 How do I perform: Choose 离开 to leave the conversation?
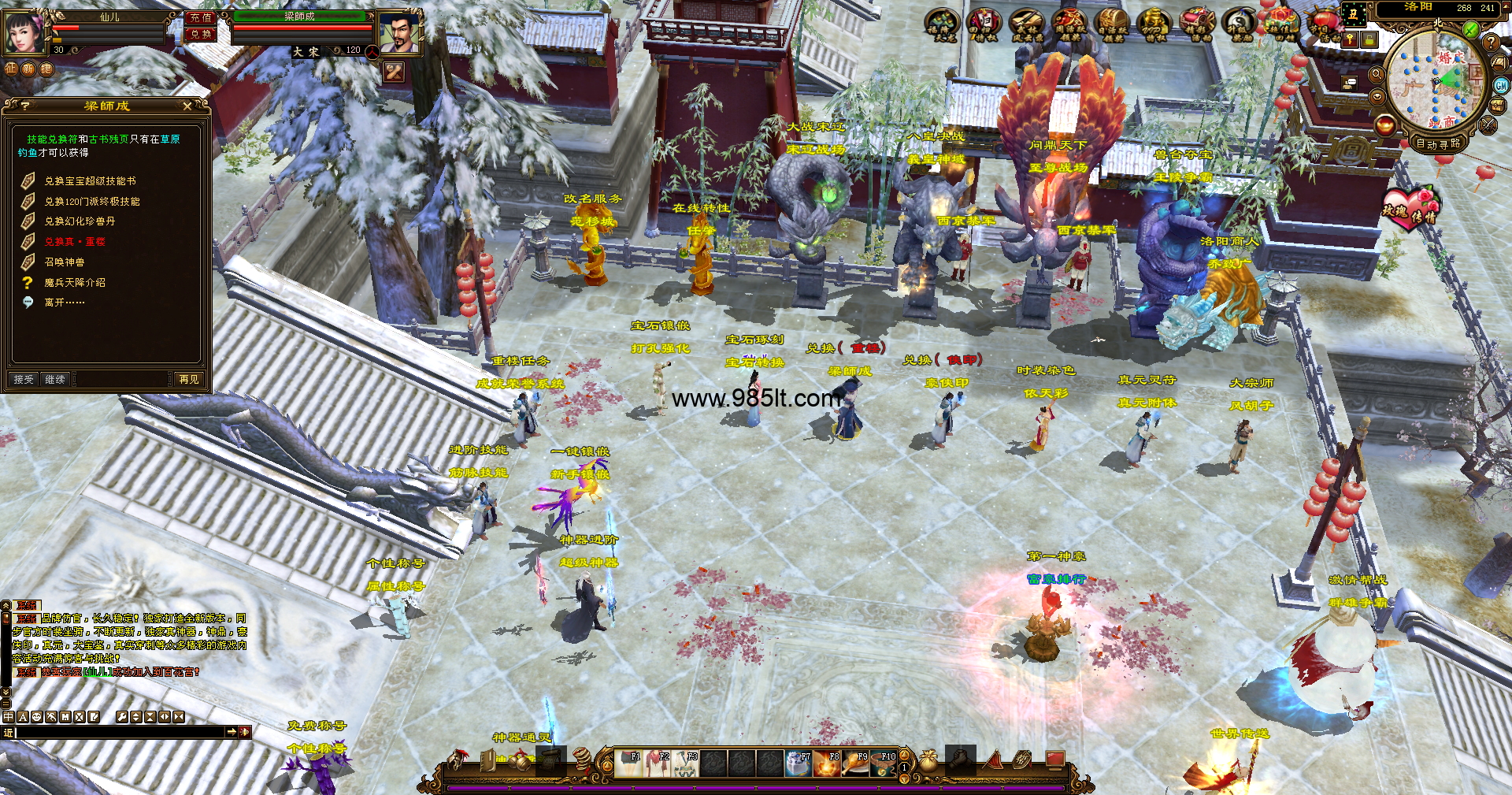tap(65, 303)
